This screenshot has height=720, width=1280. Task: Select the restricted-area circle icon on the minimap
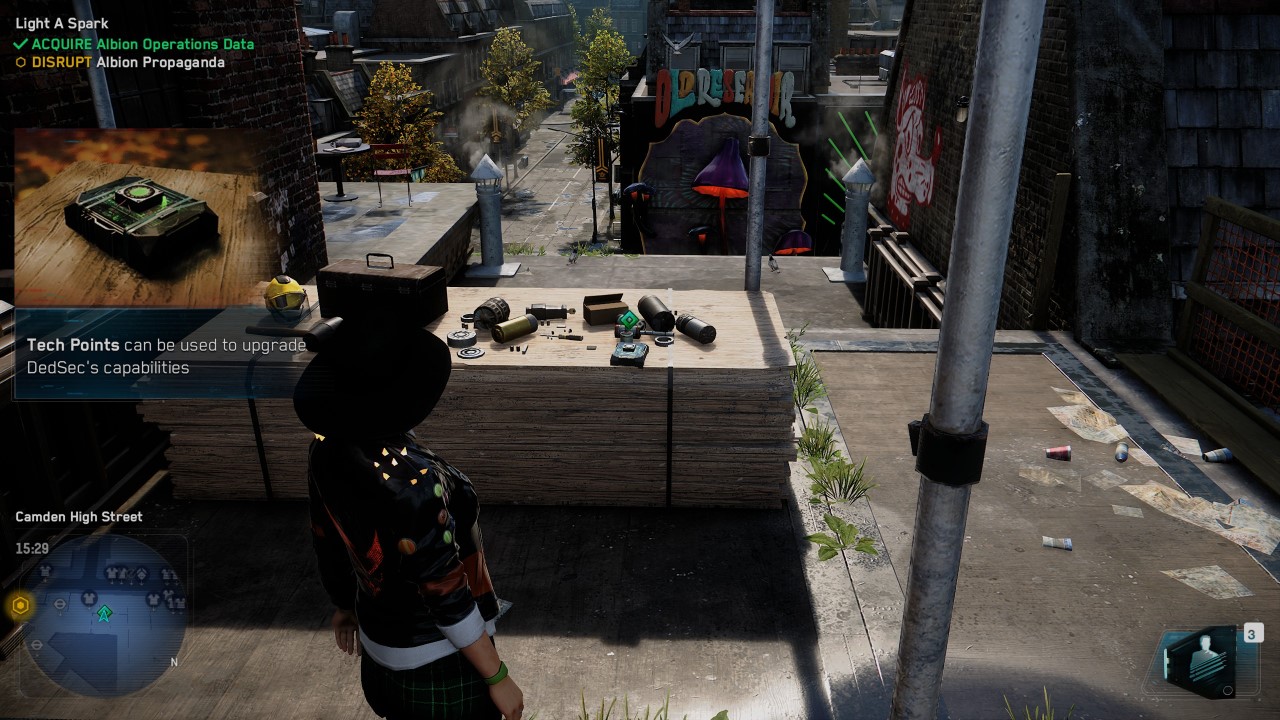pyautogui.click(x=60, y=603)
